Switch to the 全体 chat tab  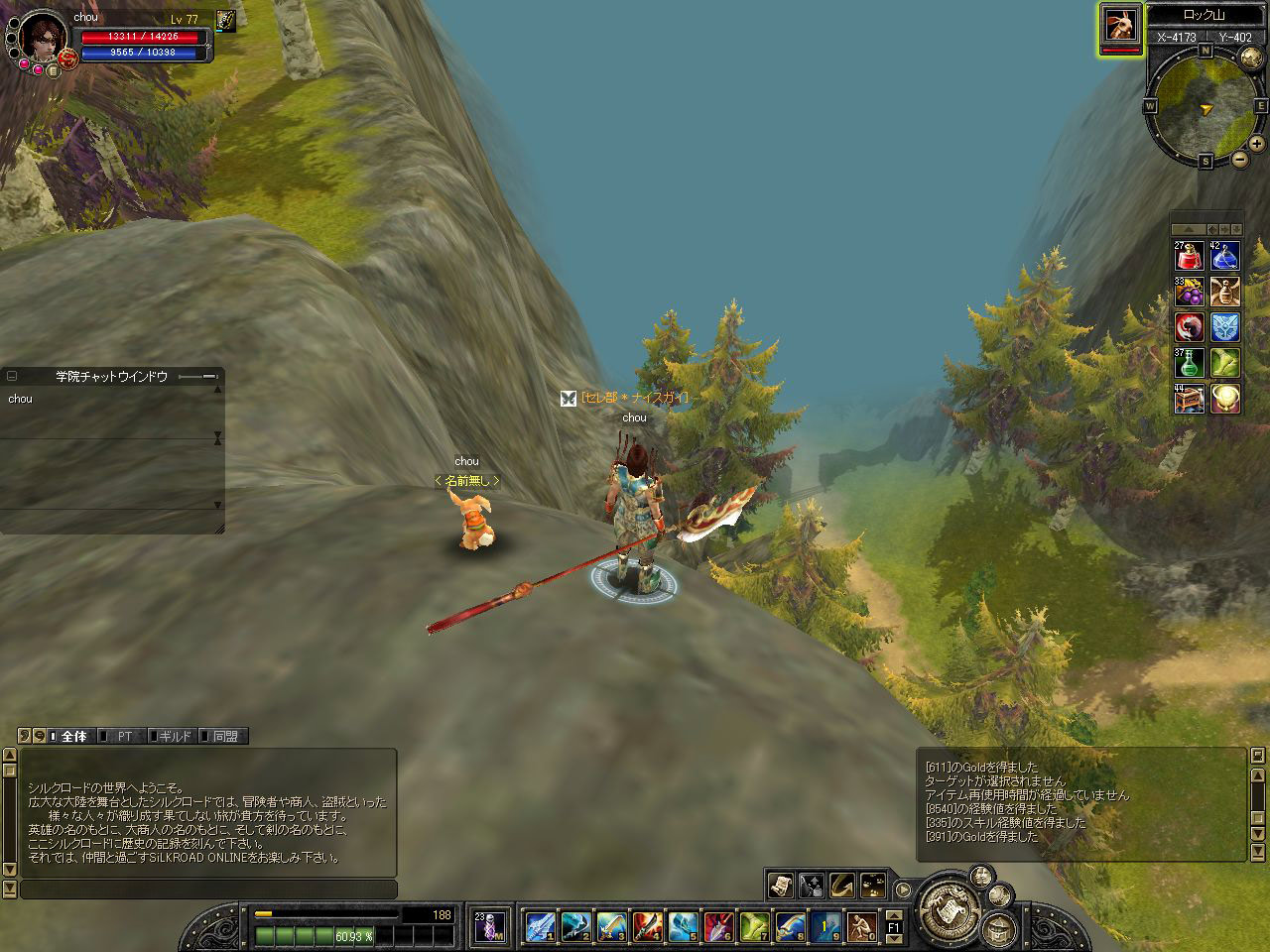(73, 736)
